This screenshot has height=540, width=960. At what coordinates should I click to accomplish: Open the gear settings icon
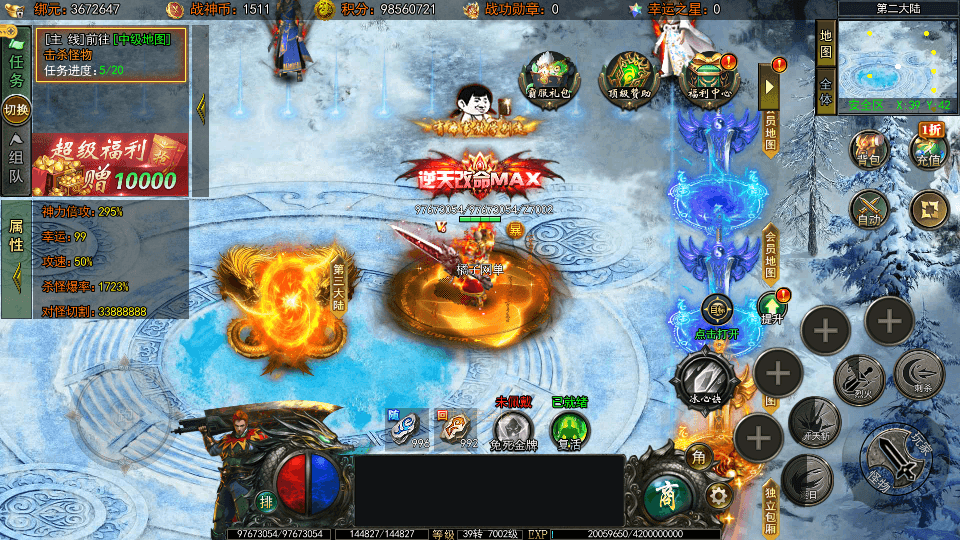(x=716, y=495)
